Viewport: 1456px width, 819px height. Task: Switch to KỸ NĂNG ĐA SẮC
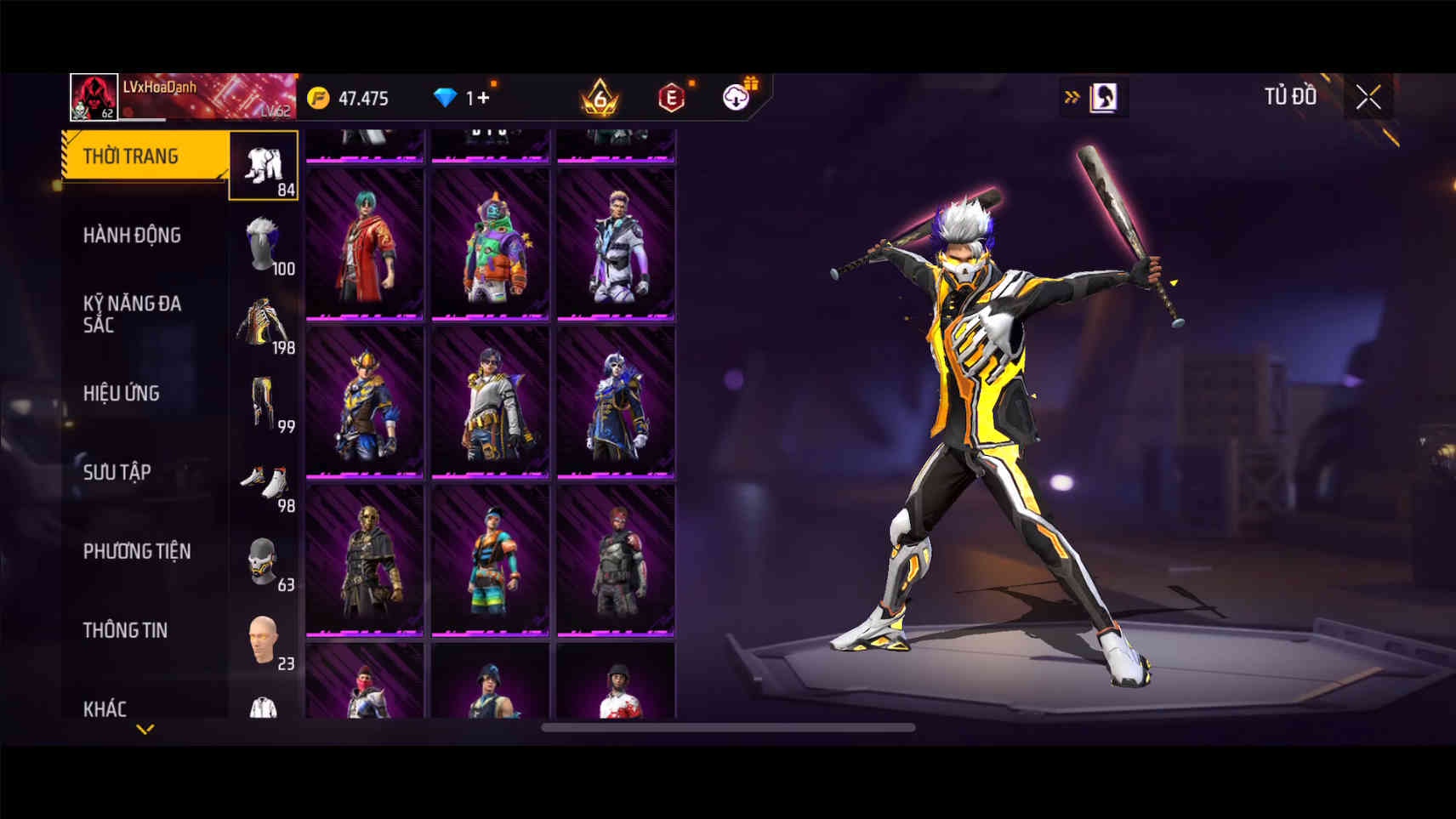[132, 314]
